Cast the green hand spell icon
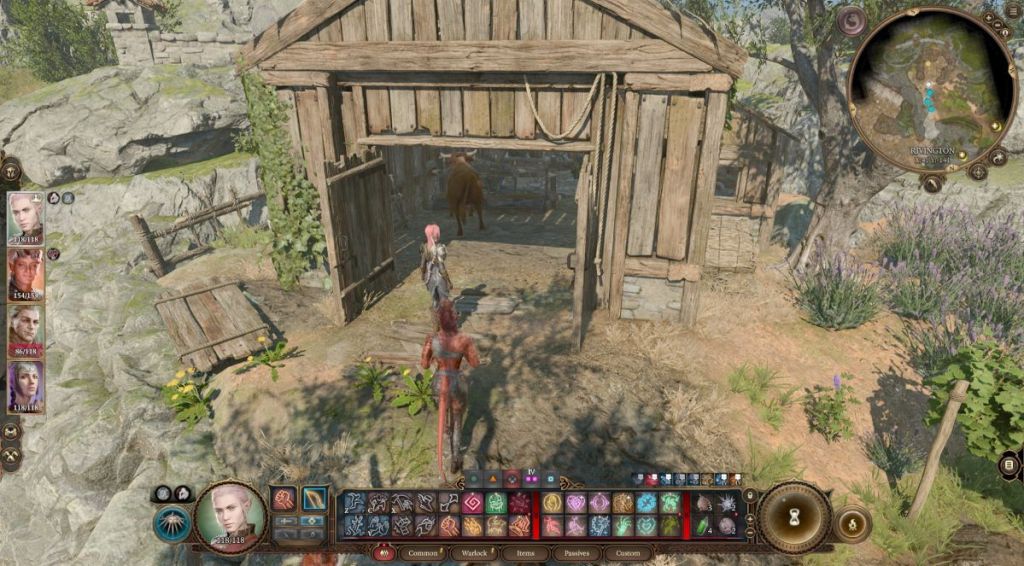The height and width of the screenshot is (566, 1024). 622,525
